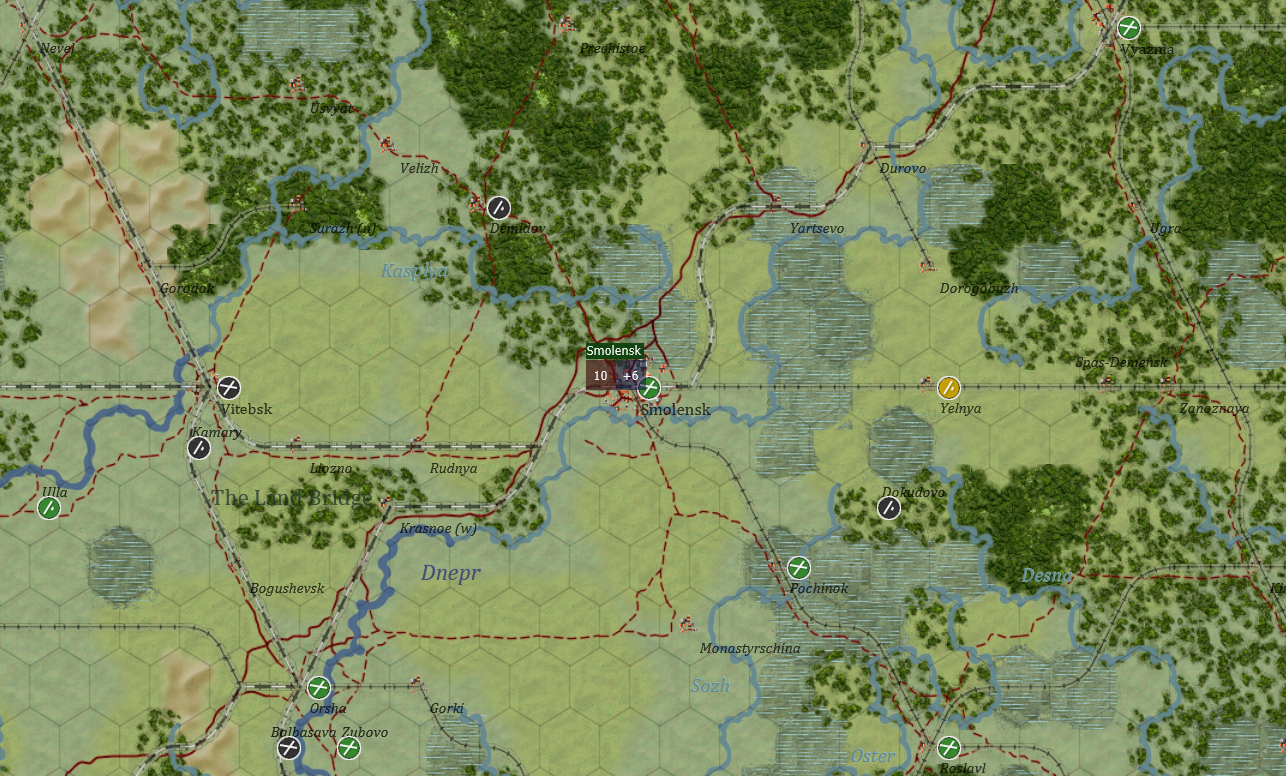Image resolution: width=1286 pixels, height=776 pixels.
Task: Select the unit counter showing strength 10
Action: click(599, 376)
